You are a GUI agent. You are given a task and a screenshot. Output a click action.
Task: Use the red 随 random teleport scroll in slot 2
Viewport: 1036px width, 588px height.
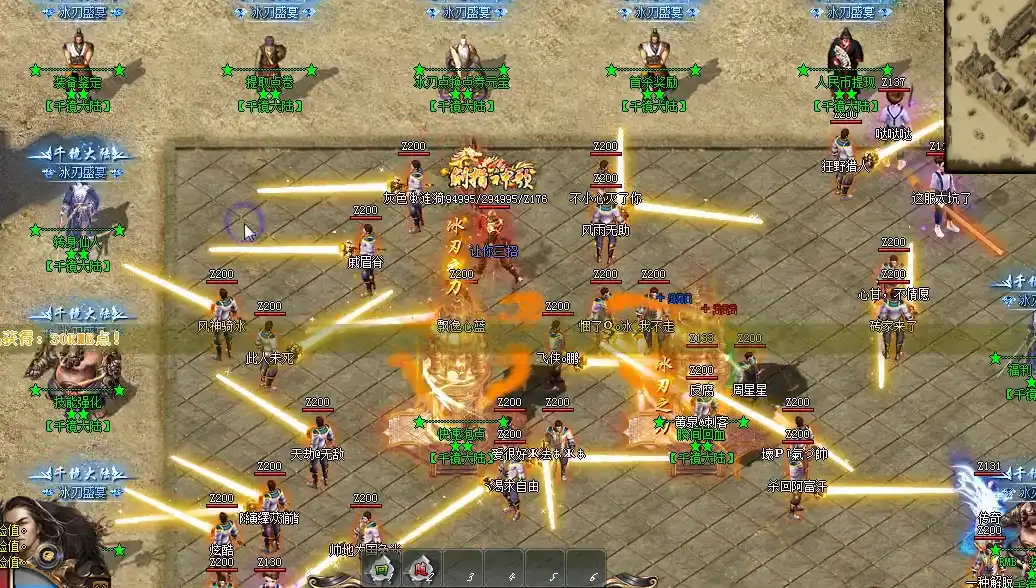point(424,570)
